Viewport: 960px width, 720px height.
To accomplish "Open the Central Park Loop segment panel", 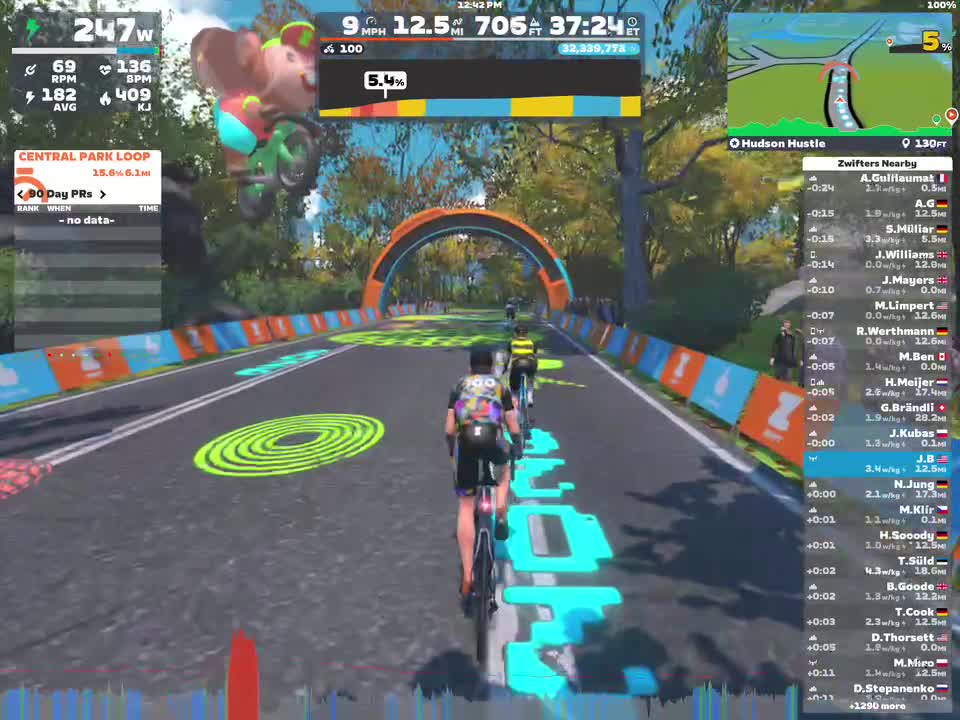I will [87, 157].
